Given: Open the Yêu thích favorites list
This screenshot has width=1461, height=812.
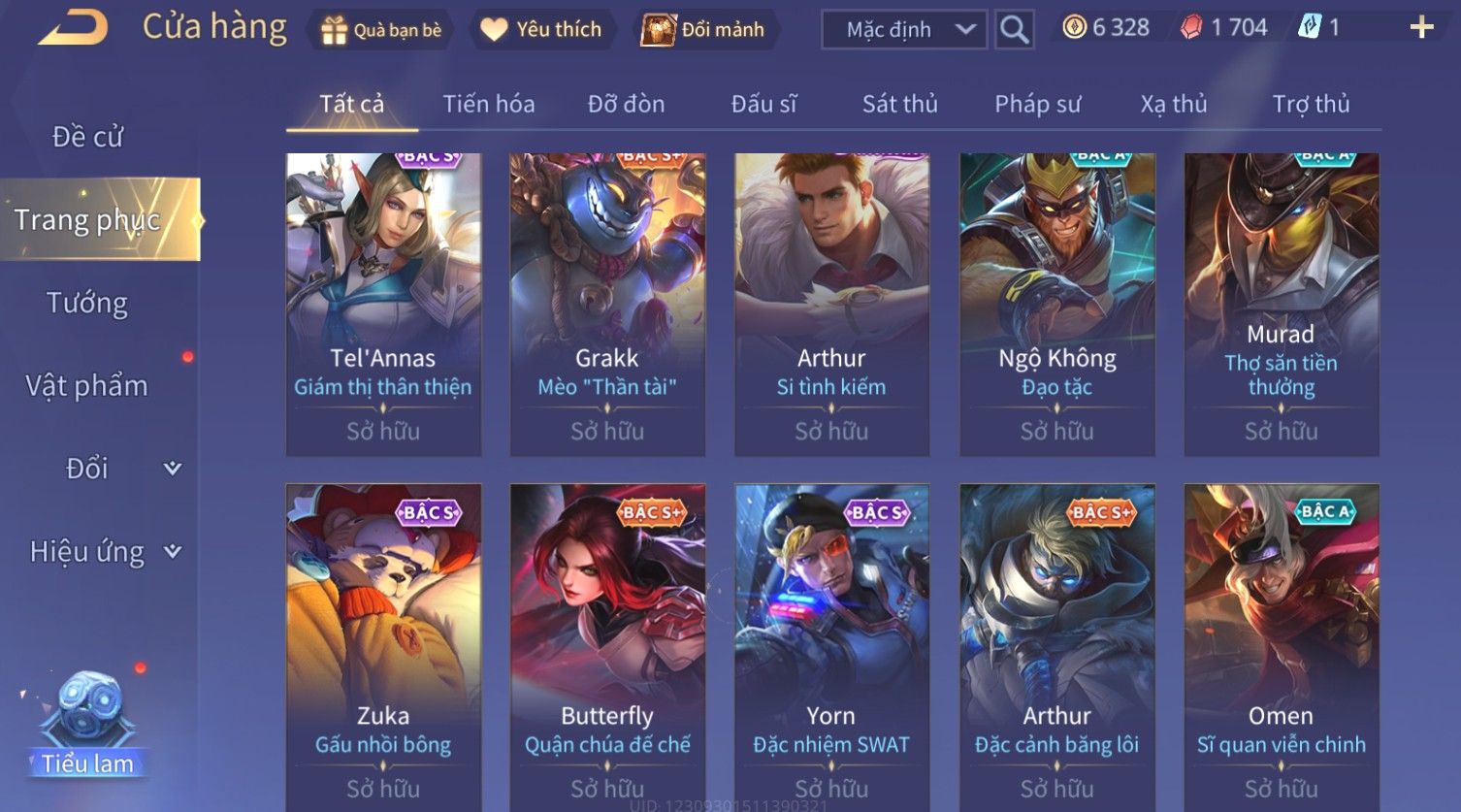Looking at the screenshot, I should coord(541,30).
